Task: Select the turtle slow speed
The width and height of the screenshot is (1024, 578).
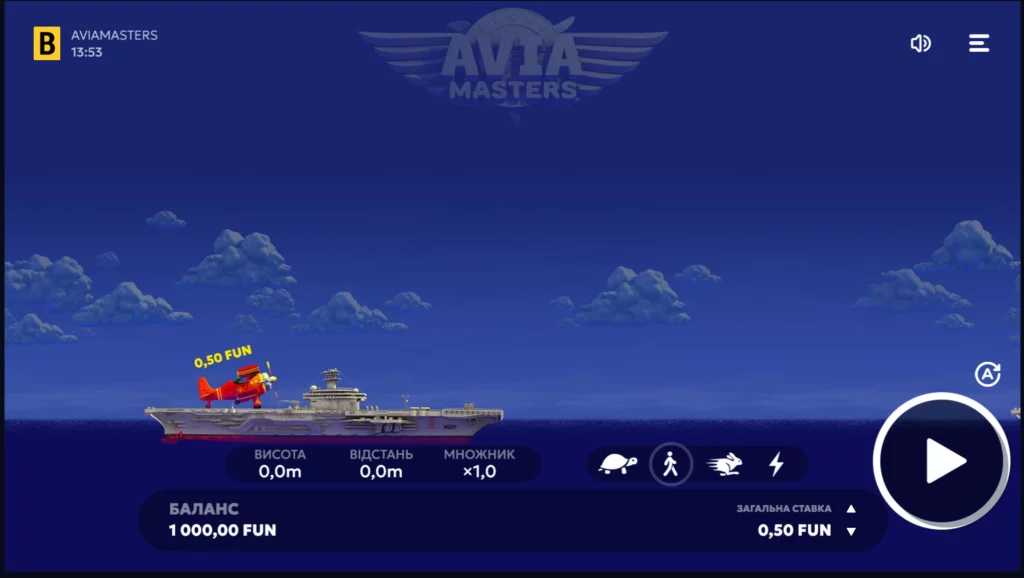Action: tap(618, 464)
